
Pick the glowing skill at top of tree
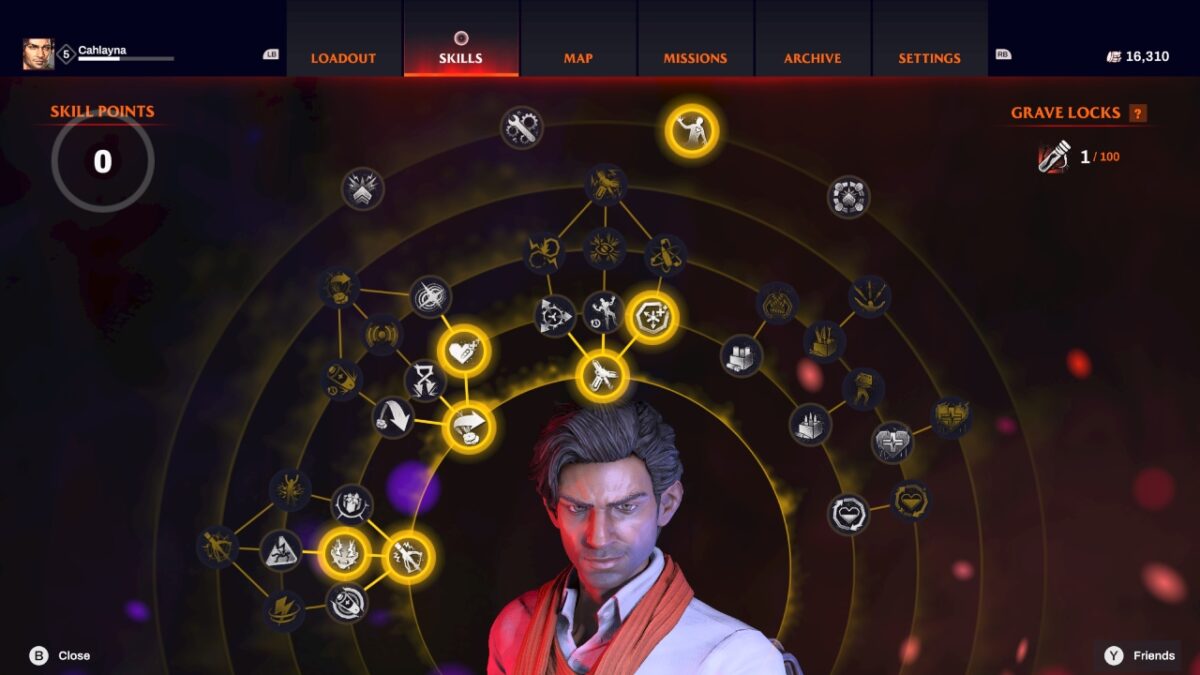(x=692, y=130)
